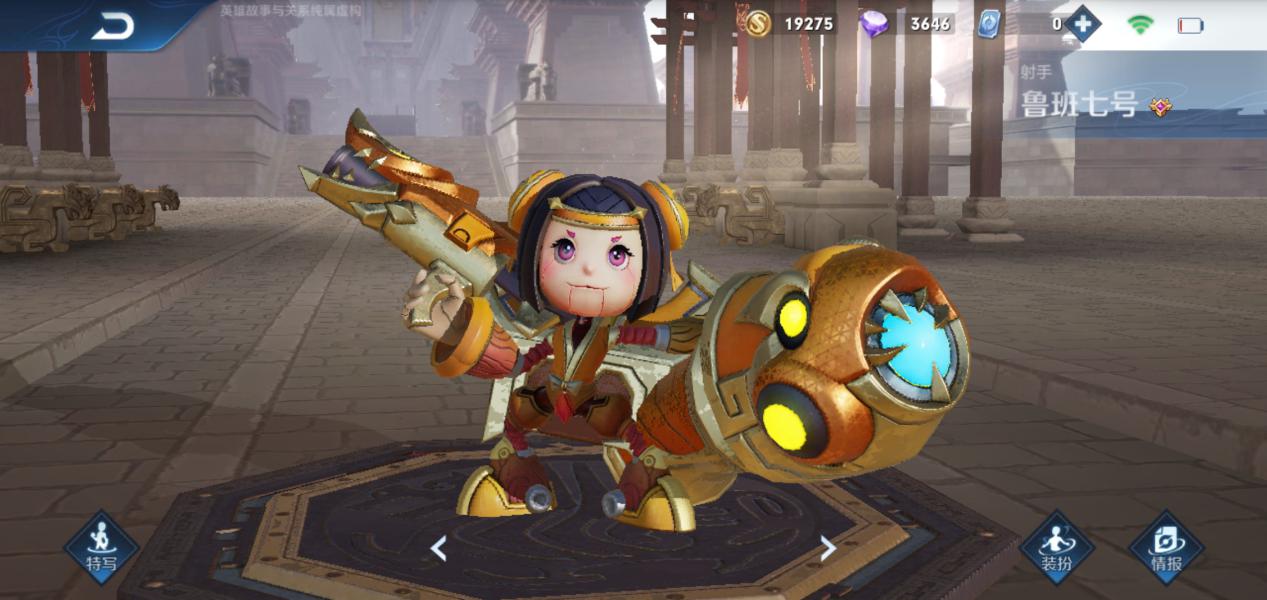Image resolution: width=1267 pixels, height=600 pixels.
Task: Open the 装扮 skins menu
Action: tap(1057, 547)
